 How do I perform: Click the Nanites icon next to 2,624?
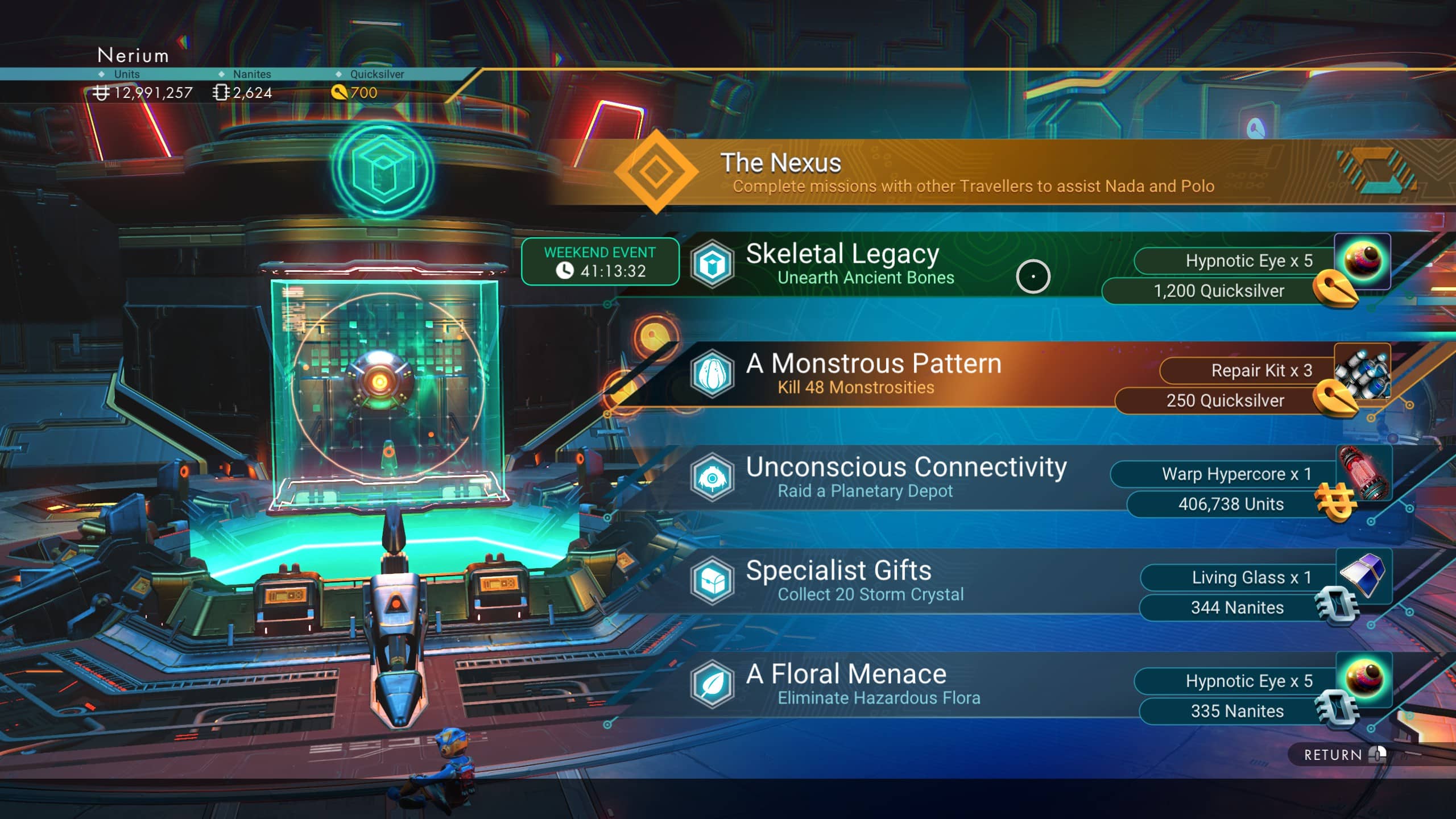point(221,93)
